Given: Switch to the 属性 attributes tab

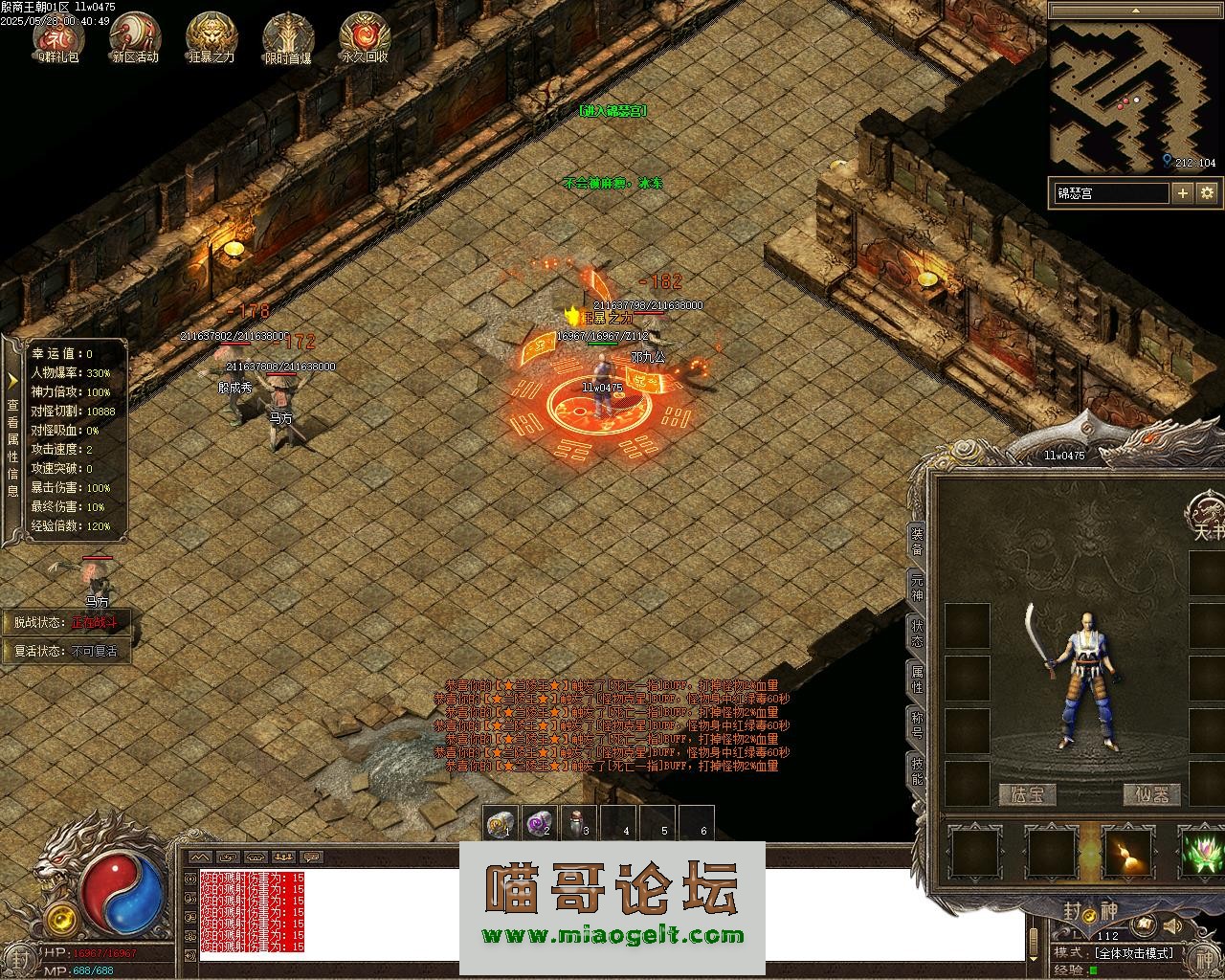Looking at the screenshot, I should point(917,679).
